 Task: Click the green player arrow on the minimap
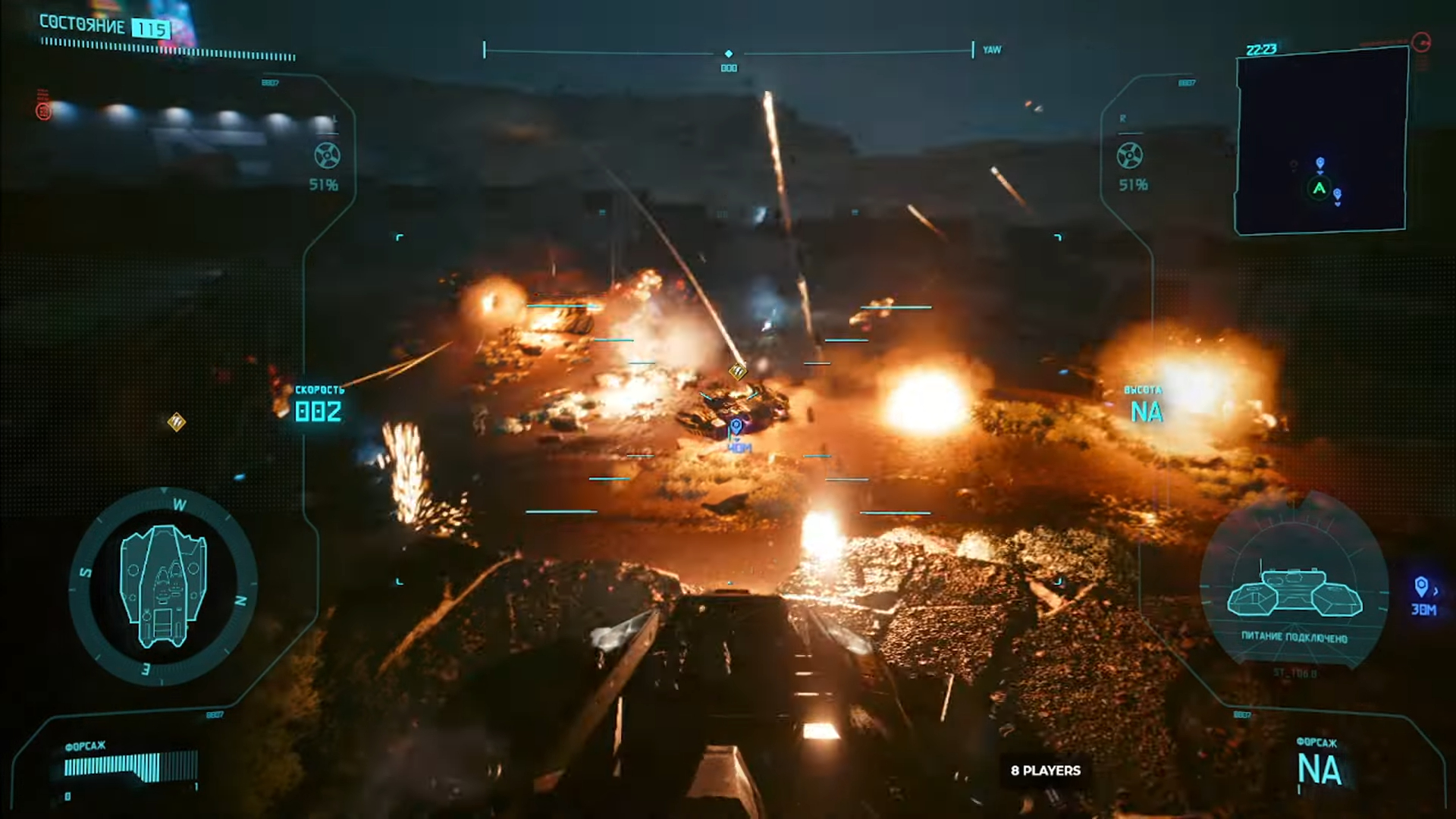1319,188
